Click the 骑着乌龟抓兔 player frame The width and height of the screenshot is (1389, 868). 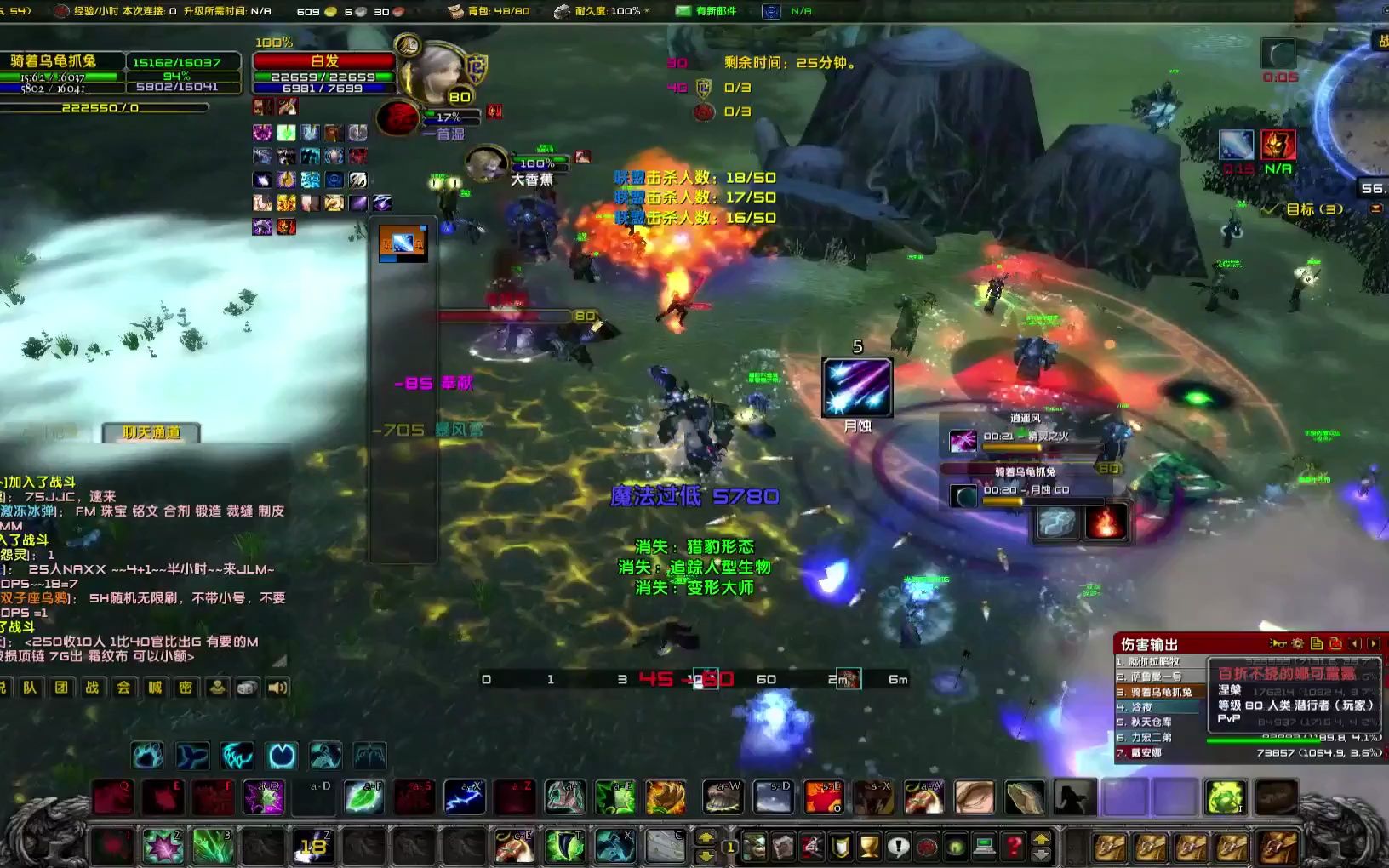(x=54, y=61)
